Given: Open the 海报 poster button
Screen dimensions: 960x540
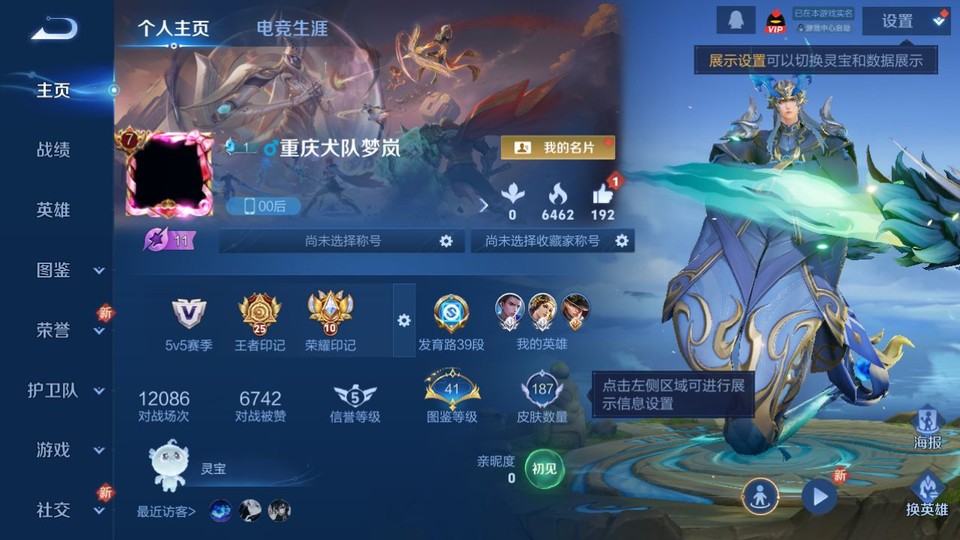Looking at the screenshot, I should 927,428.
